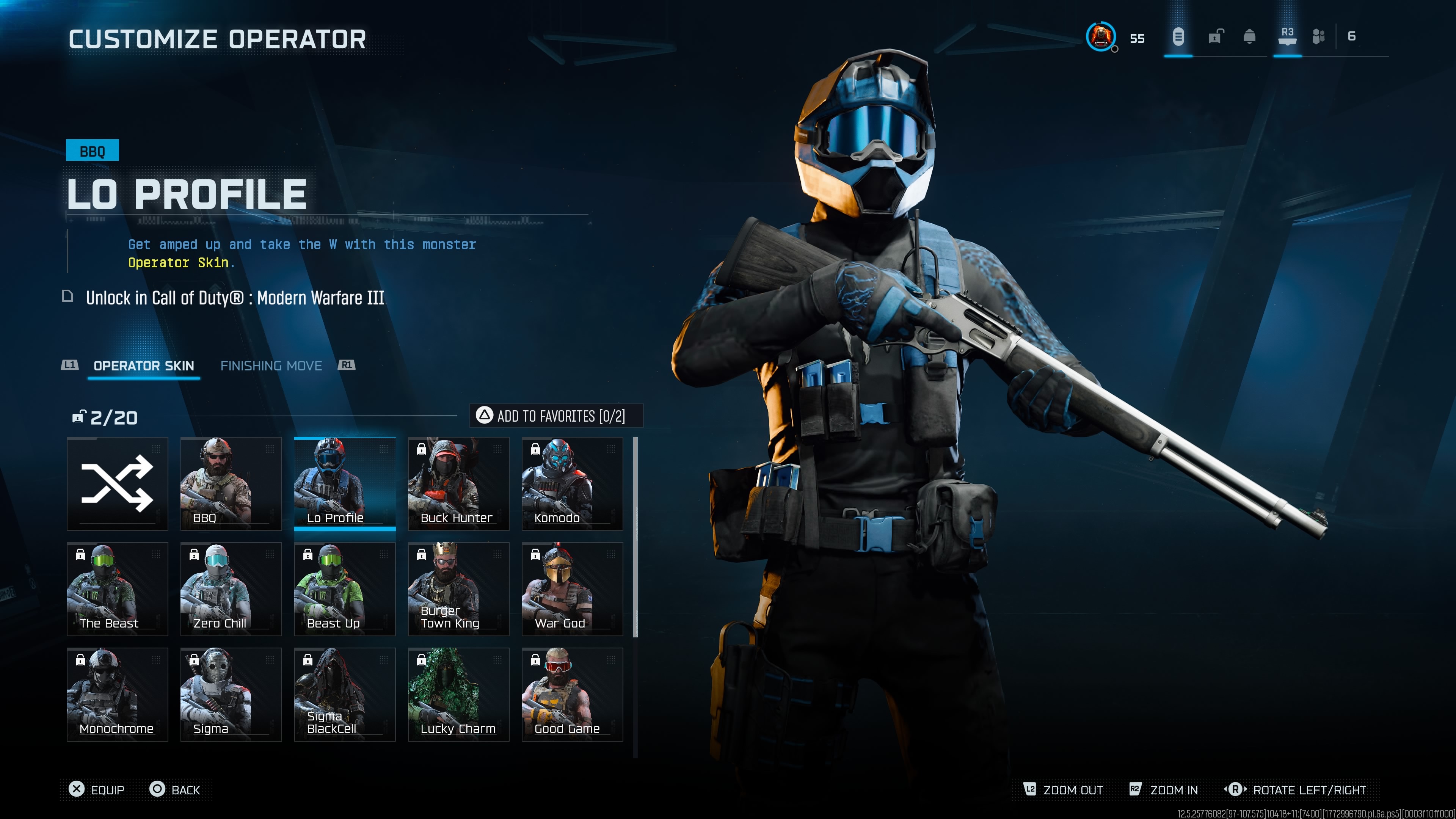Select the Burger Town King skin
1456x819 pixels.
[458, 588]
